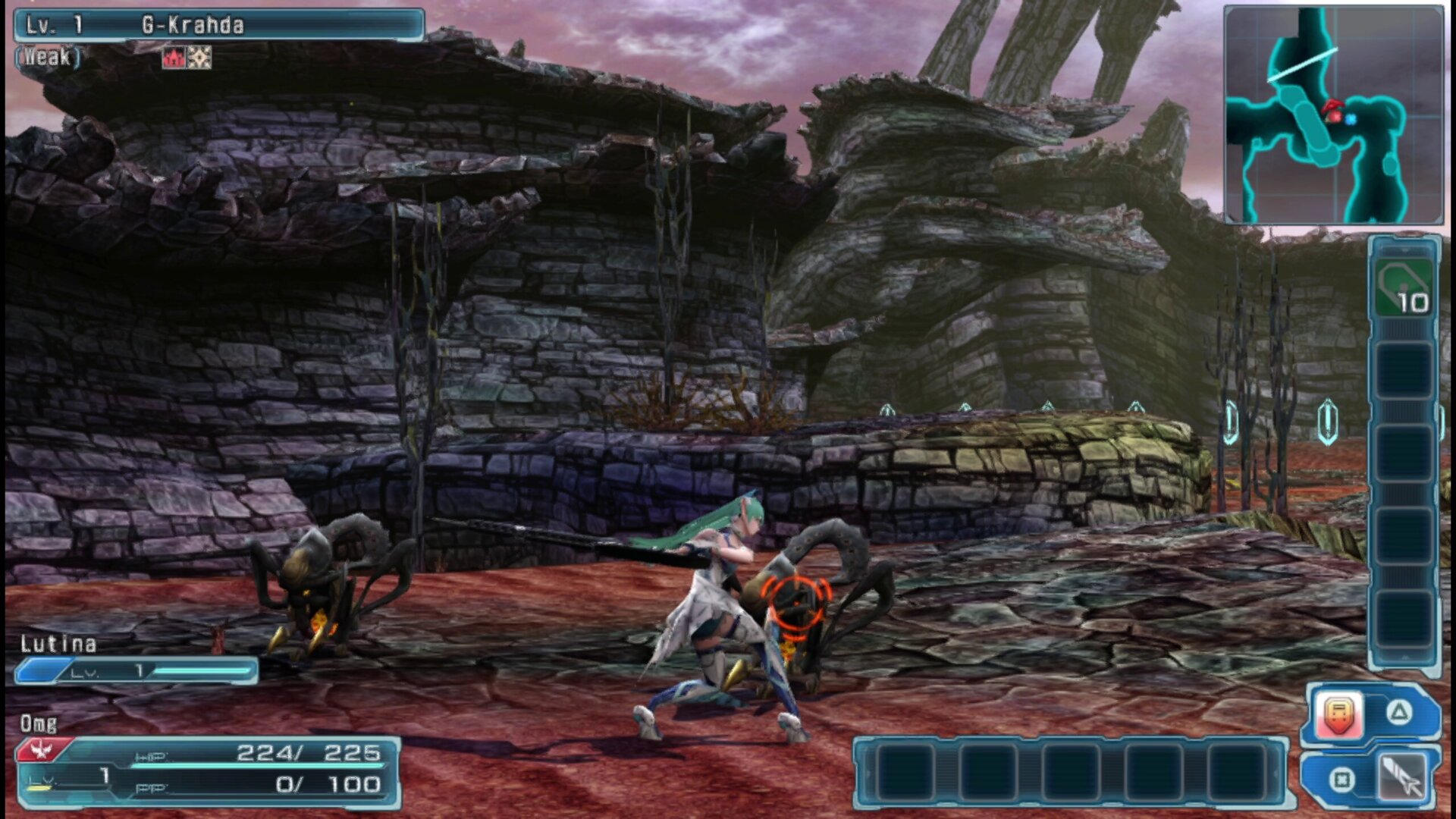Click the red fire weakness icon

pyautogui.click(x=174, y=58)
